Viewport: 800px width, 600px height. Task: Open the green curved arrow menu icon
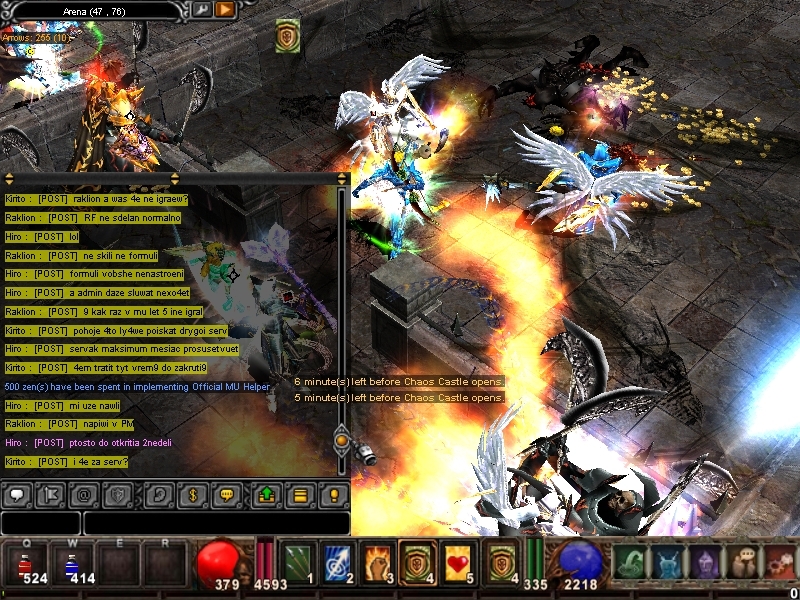coord(630,563)
